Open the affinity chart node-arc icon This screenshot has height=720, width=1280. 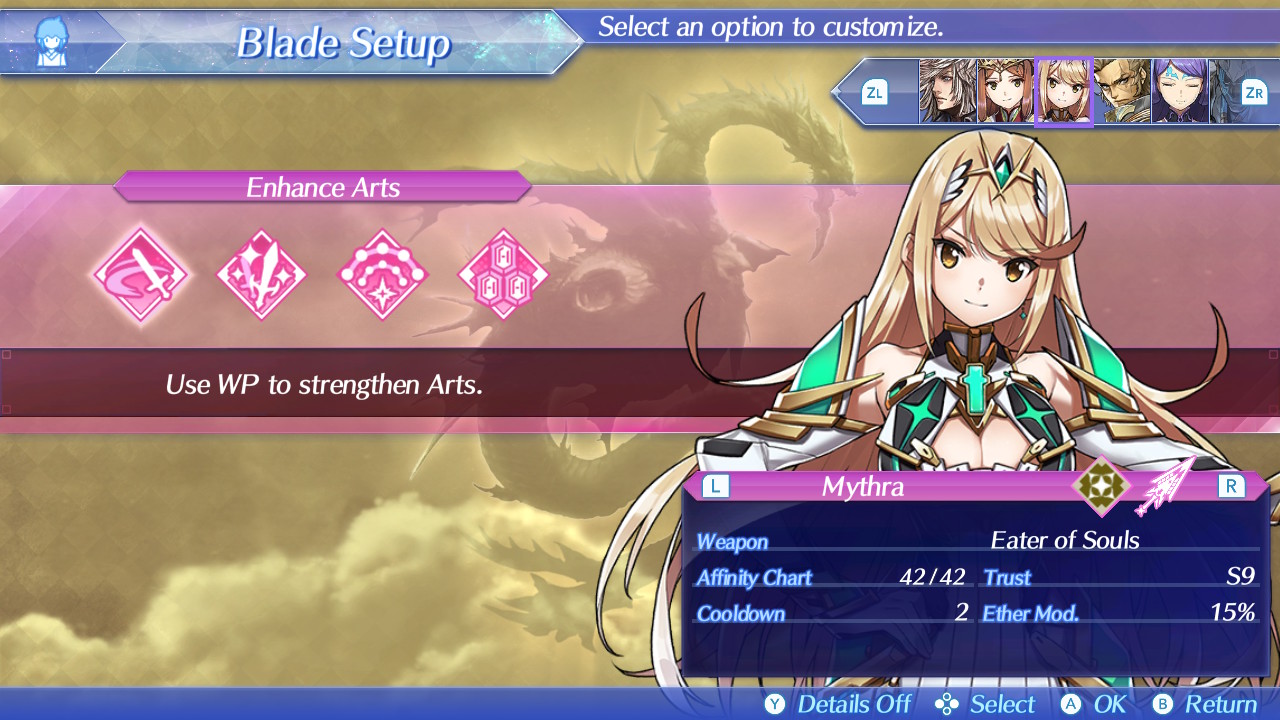tap(383, 274)
